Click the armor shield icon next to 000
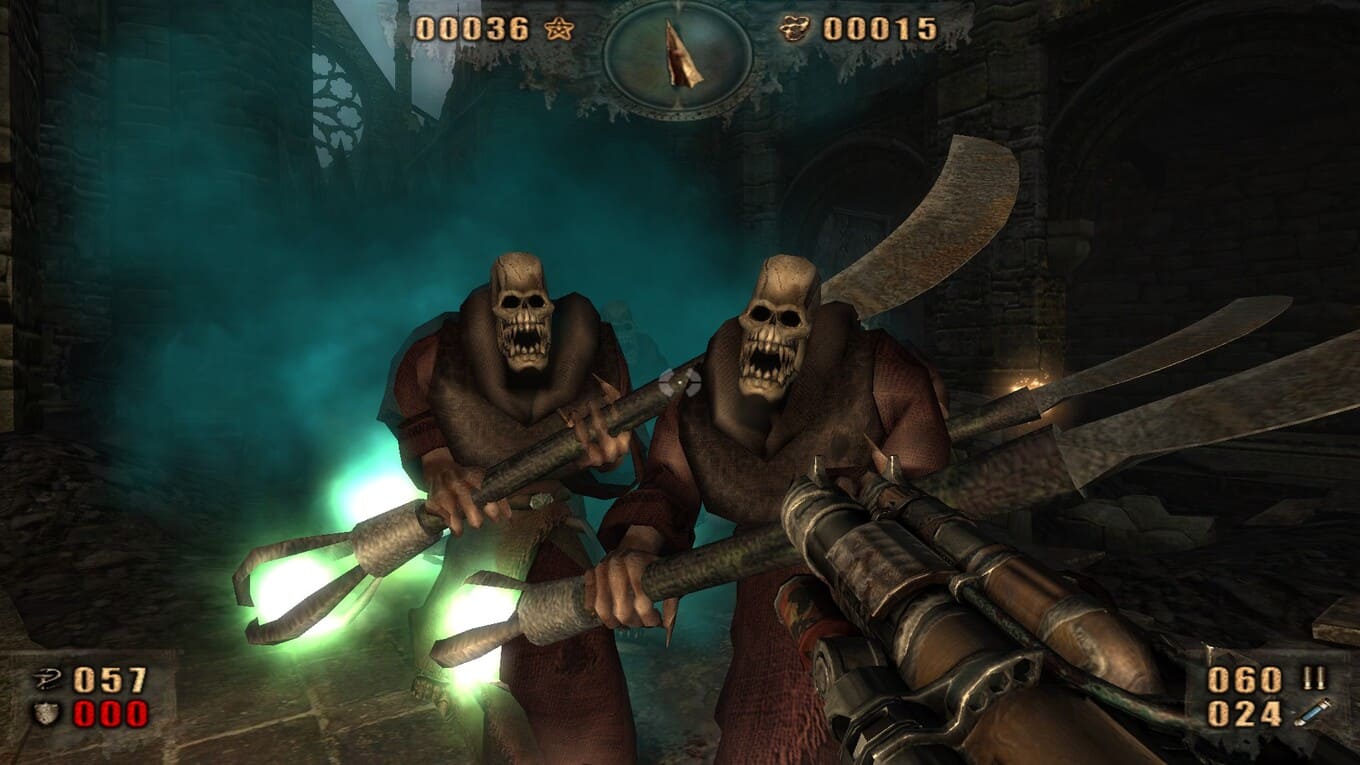 coord(45,713)
